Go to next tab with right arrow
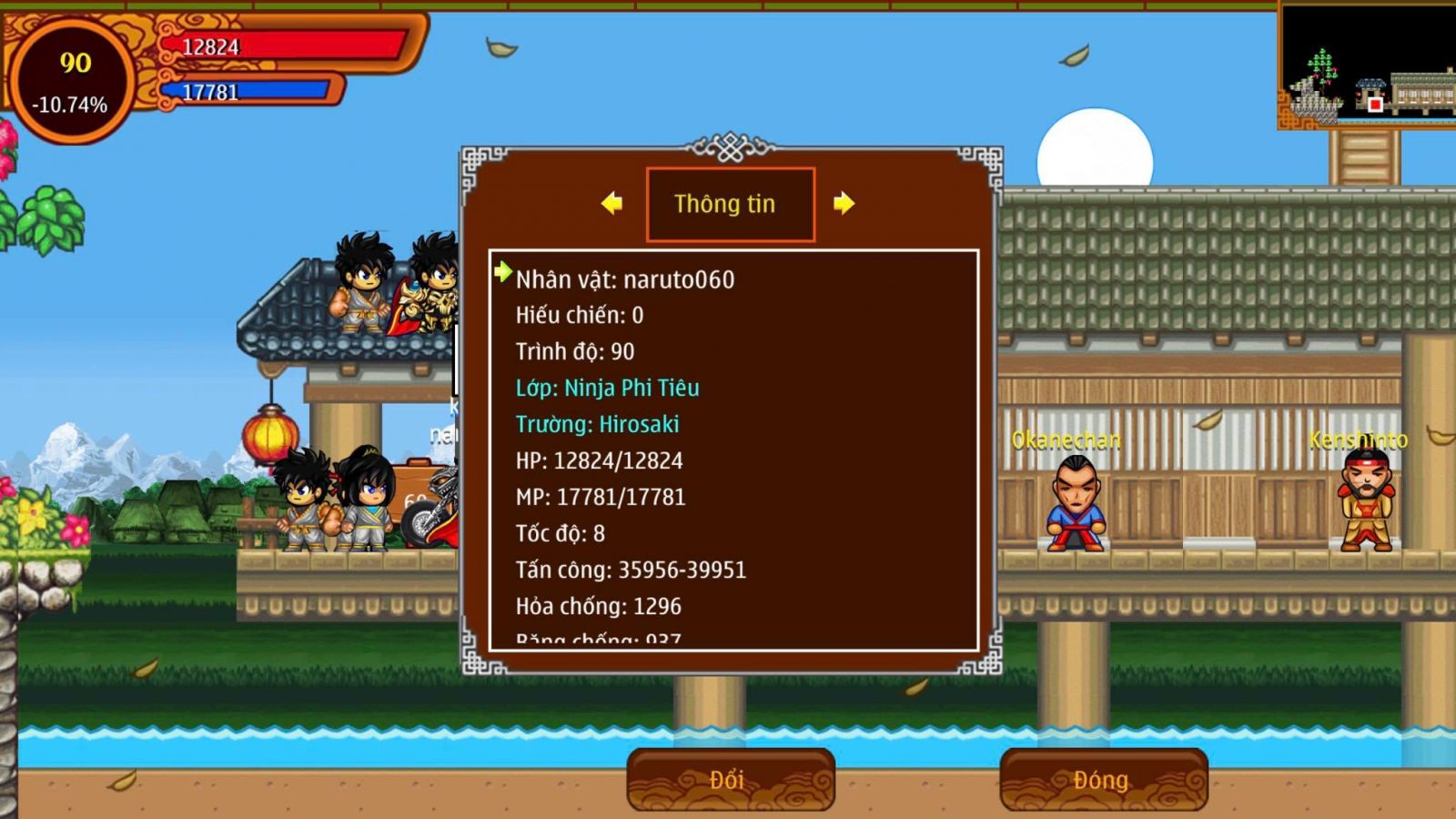The width and height of the screenshot is (1456, 819). pos(844,203)
